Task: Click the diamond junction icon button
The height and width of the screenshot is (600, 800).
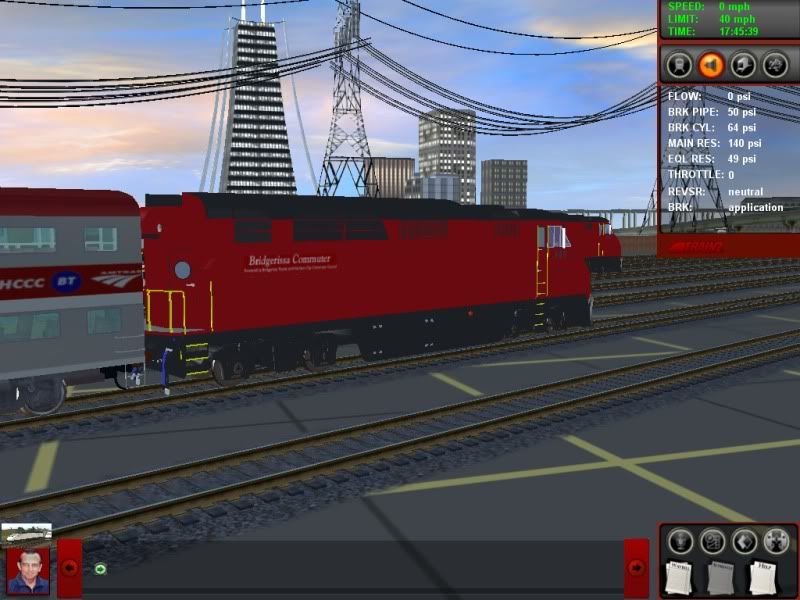Action: click(x=743, y=541)
